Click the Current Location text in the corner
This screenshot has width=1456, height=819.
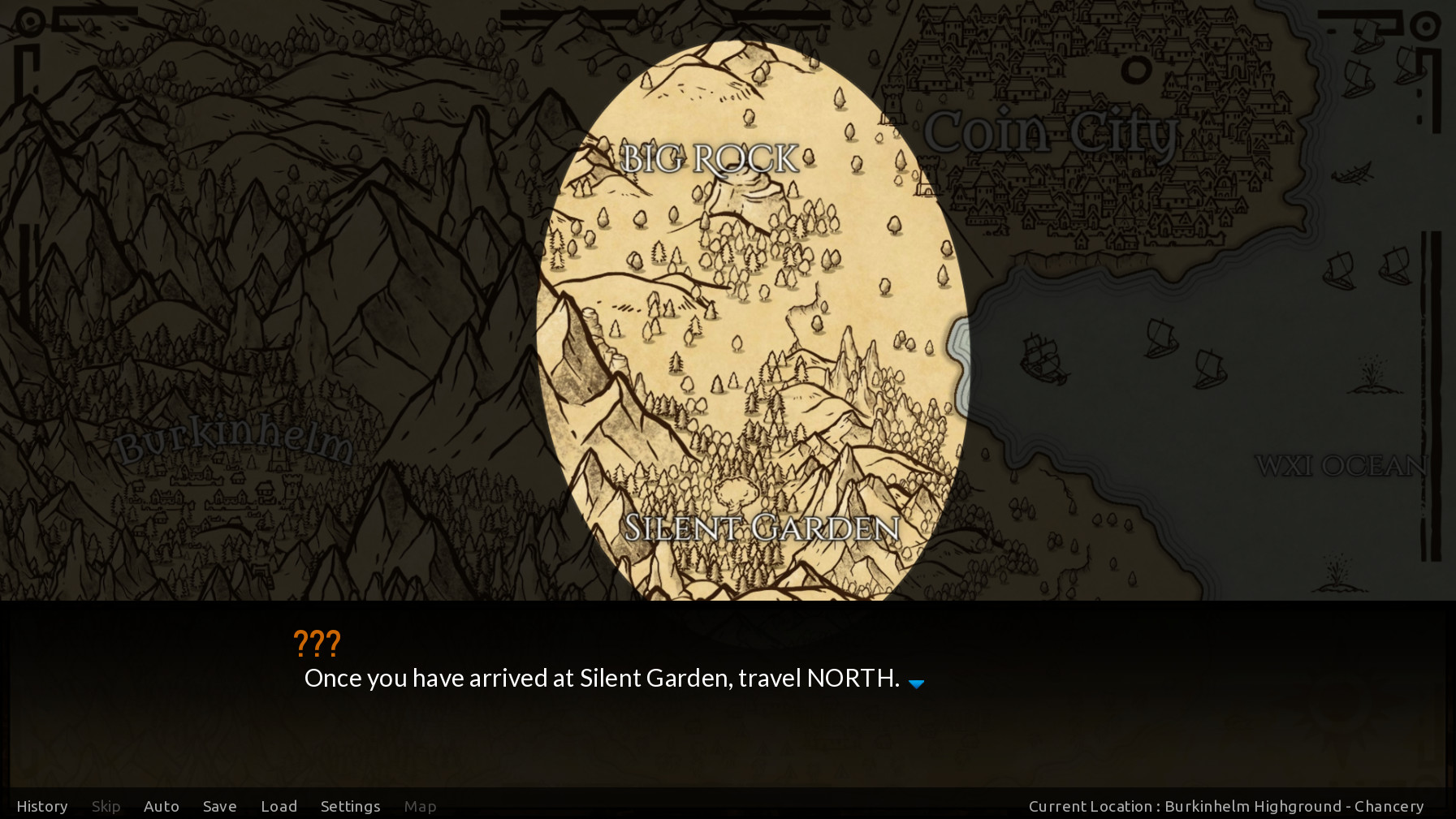[x=1226, y=806]
